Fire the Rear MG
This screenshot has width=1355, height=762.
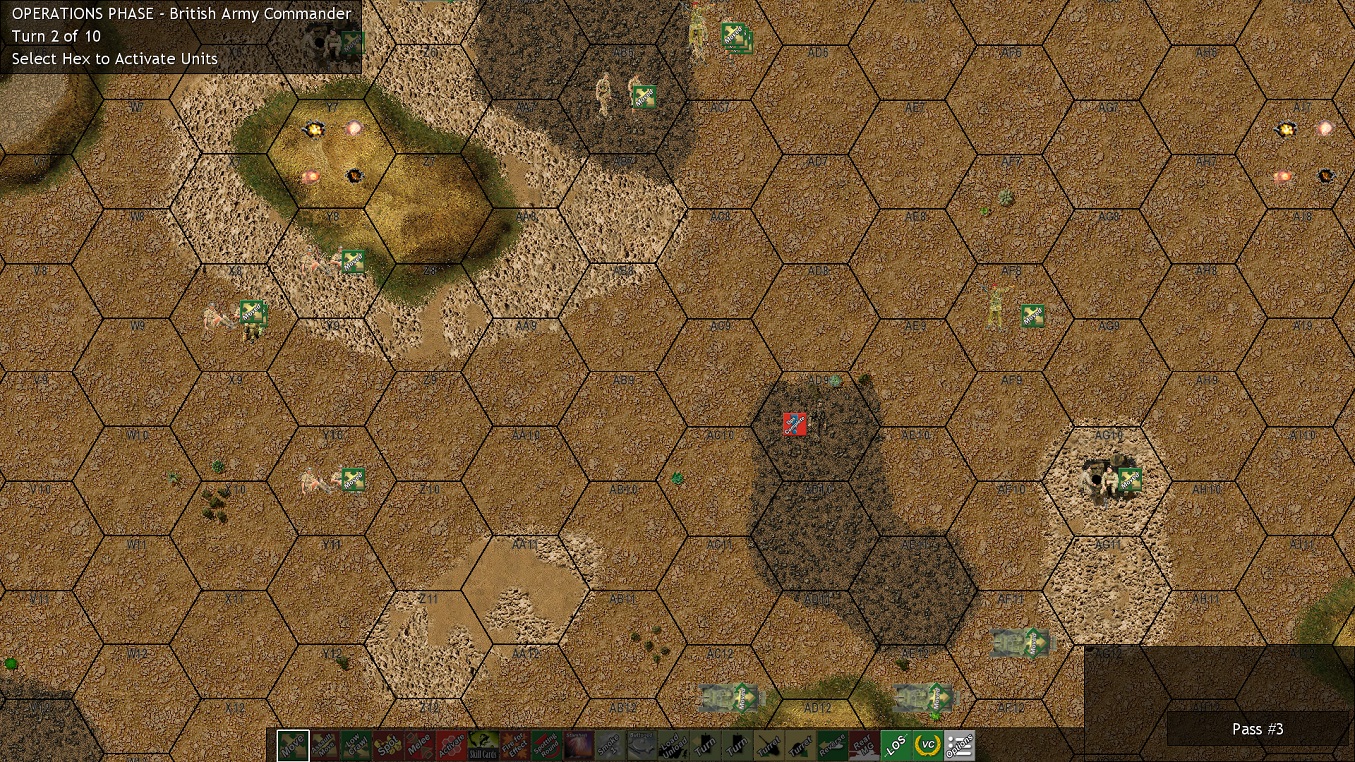coord(865,745)
